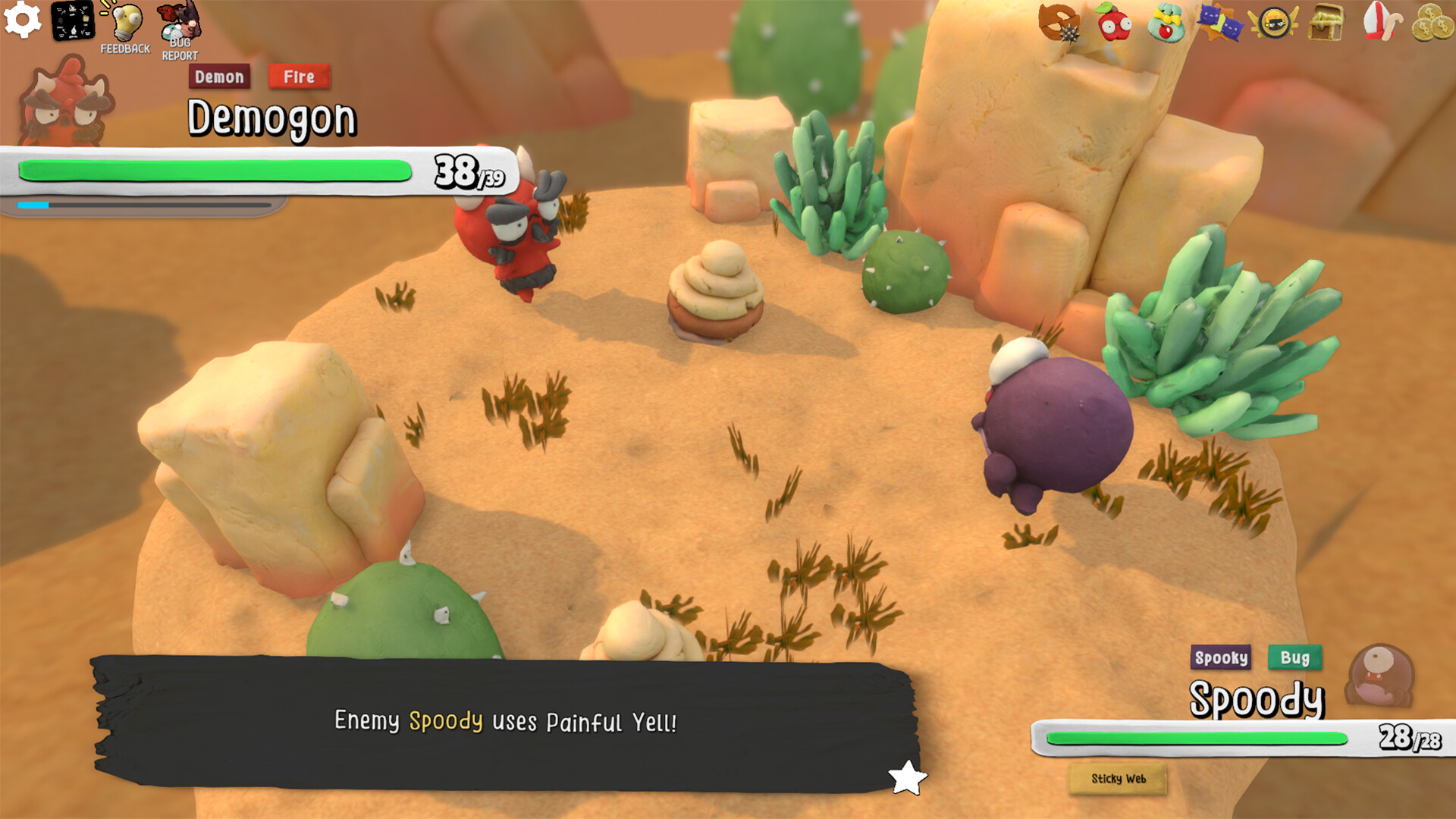Click the Demogon portrait
The image size is (1456, 819).
[67, 102]
